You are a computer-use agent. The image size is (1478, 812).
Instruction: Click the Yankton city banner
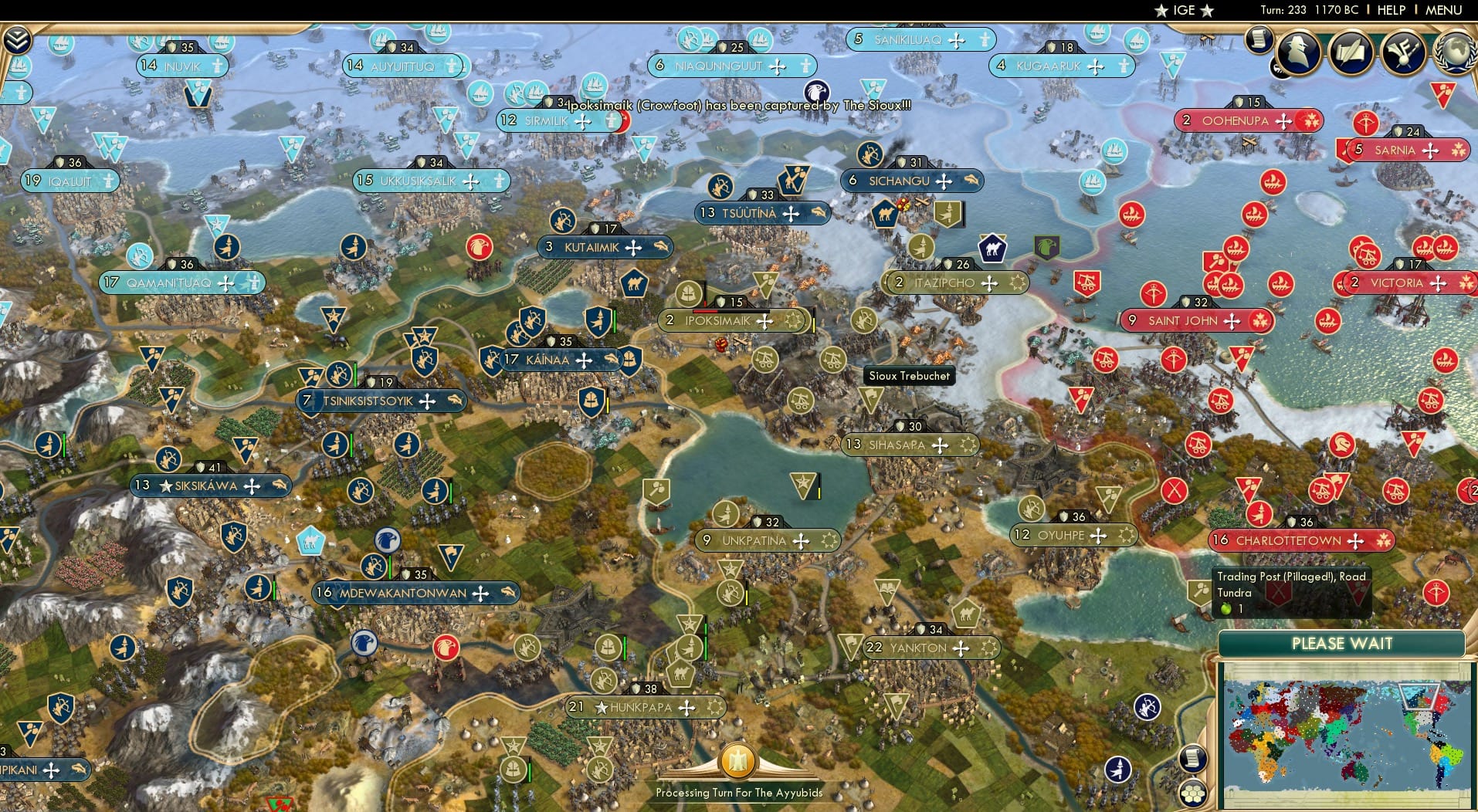point(931,648)
